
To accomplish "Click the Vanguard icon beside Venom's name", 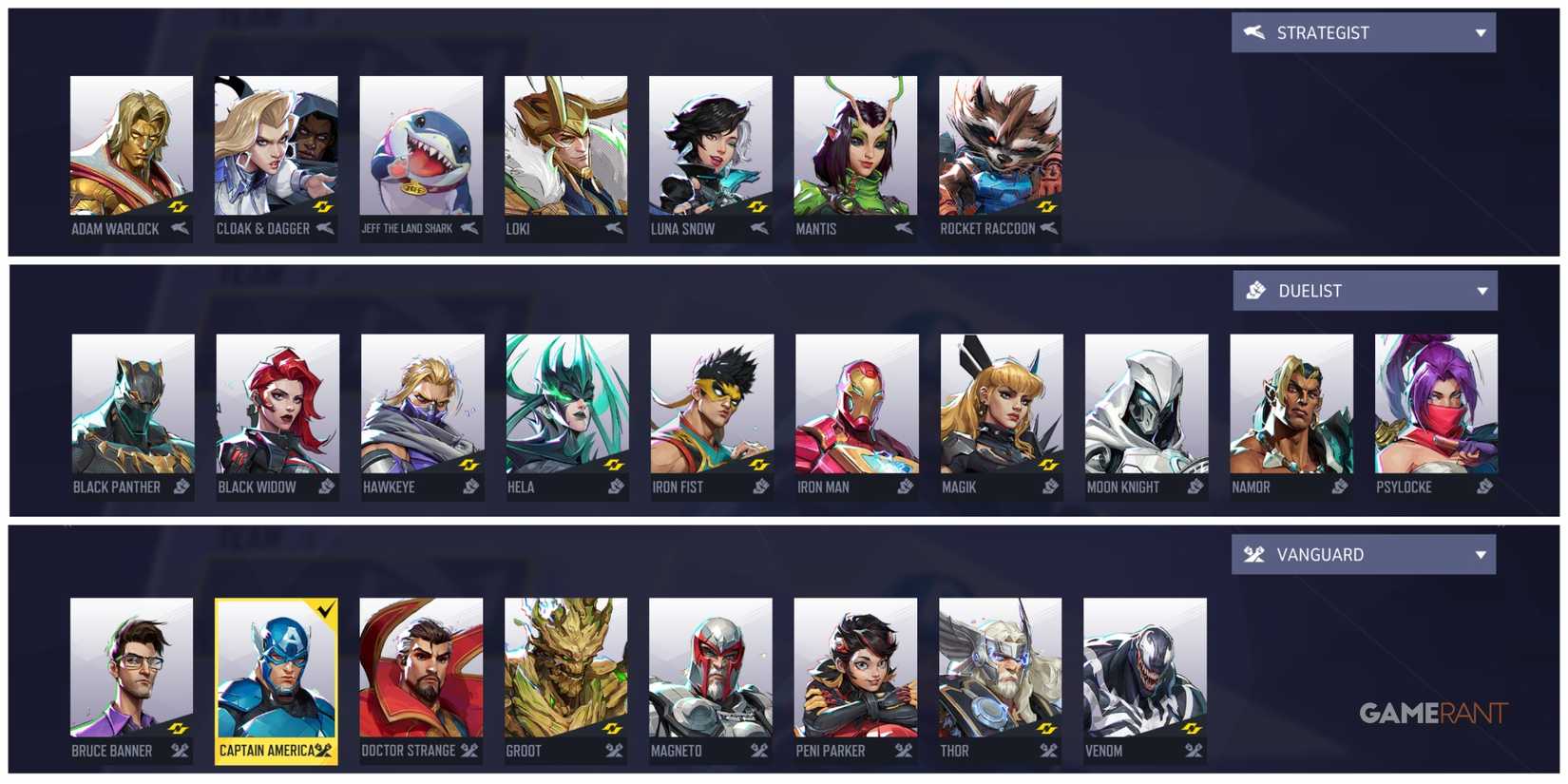I will [1195, 751].
